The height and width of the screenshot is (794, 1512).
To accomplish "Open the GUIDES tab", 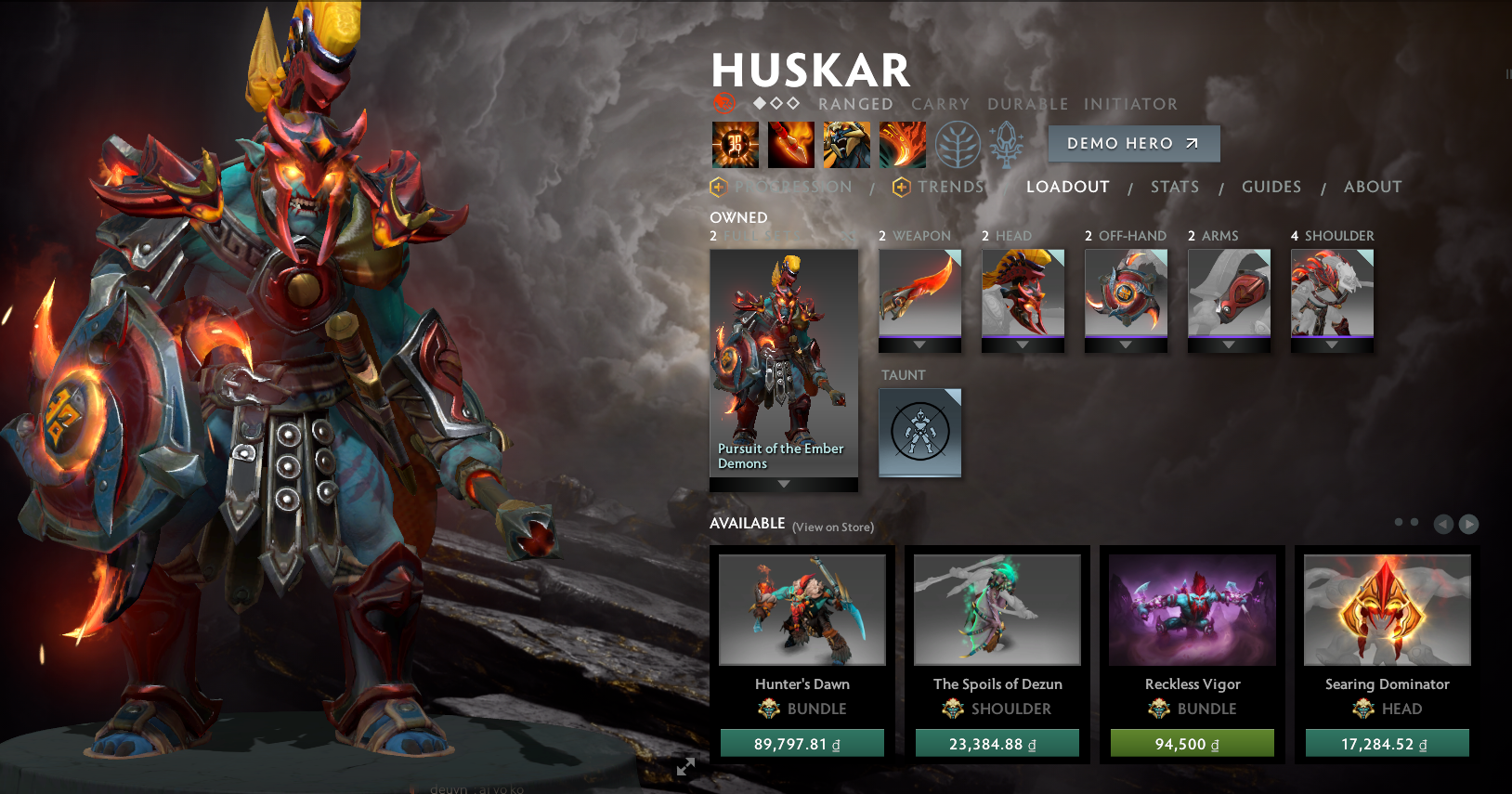I will (1271, 187).
